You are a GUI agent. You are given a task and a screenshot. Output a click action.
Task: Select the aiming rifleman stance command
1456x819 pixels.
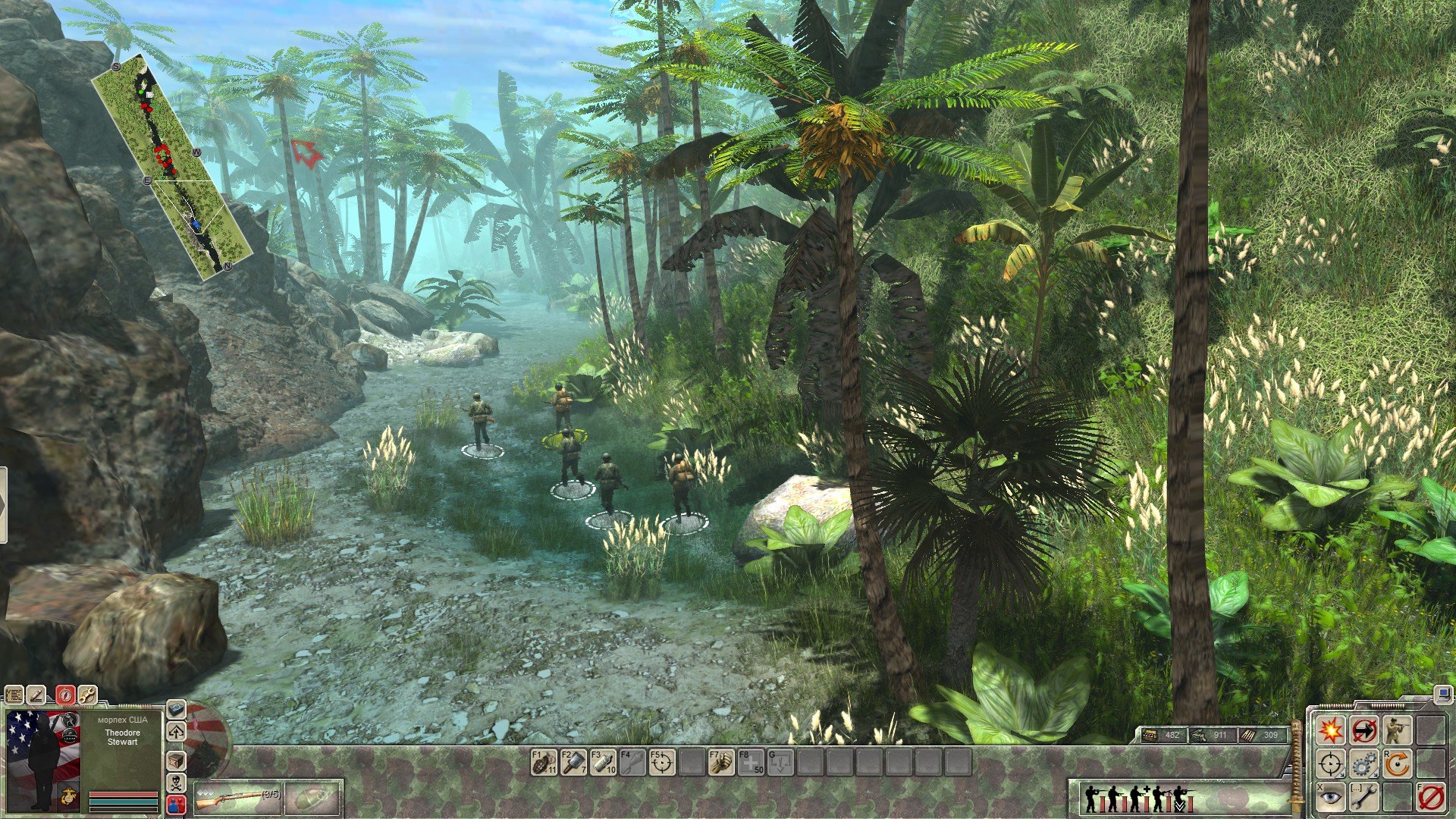tap(1397, 730)
